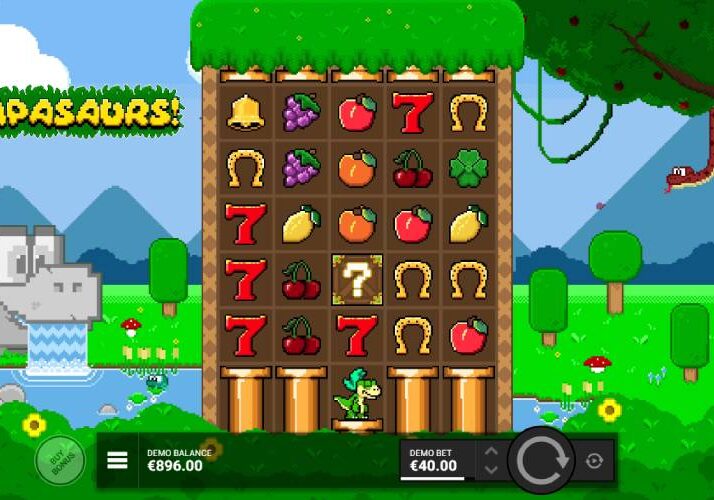The image size is (714, 500).
Task: Spin the reels with the round arrow button
Action: point(541,460)
